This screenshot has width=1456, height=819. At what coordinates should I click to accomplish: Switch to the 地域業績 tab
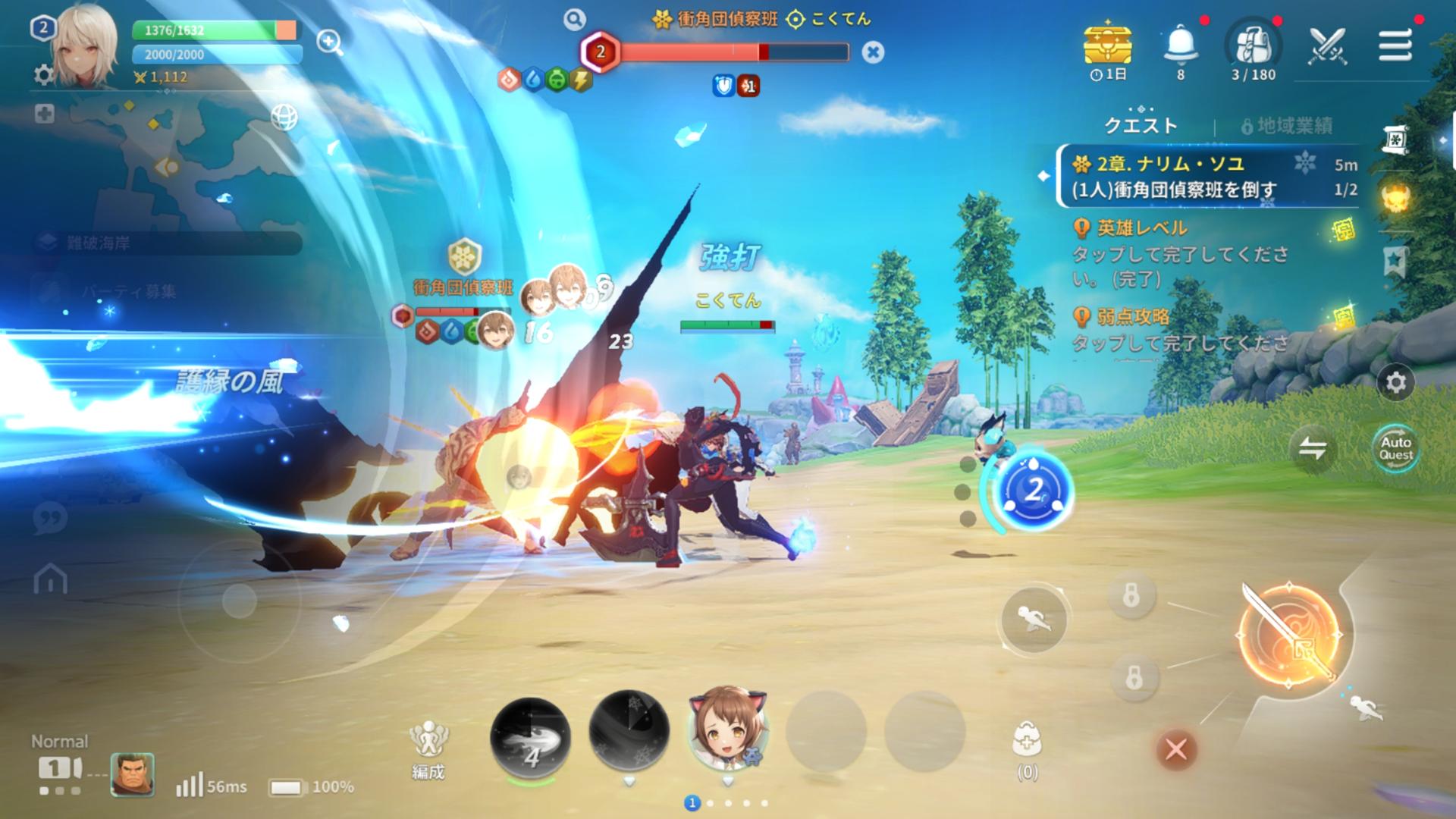(x=1287, y=126)
